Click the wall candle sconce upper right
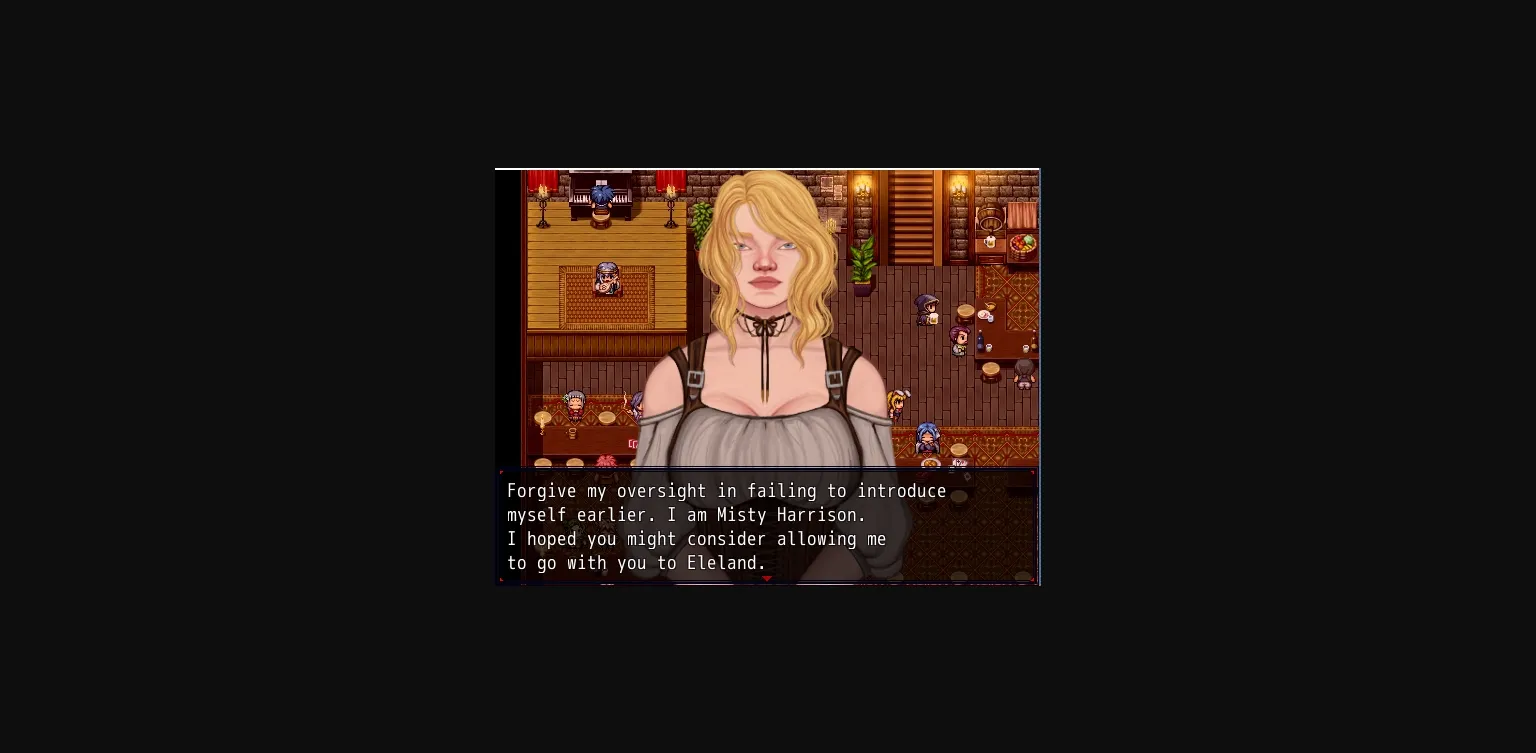Image resolution: width=1536 pixels, height=753 pixels. tap(957, 188)
